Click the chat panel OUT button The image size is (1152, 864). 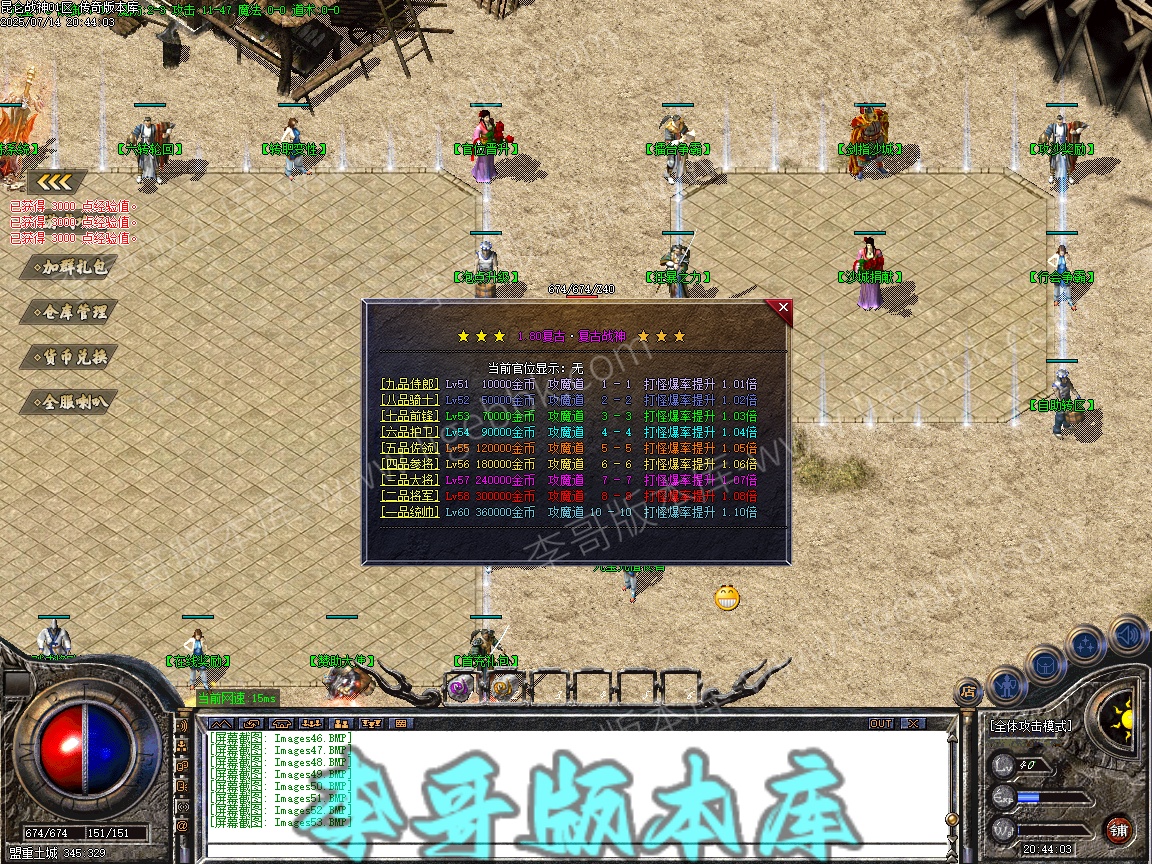tap(880, 723)
